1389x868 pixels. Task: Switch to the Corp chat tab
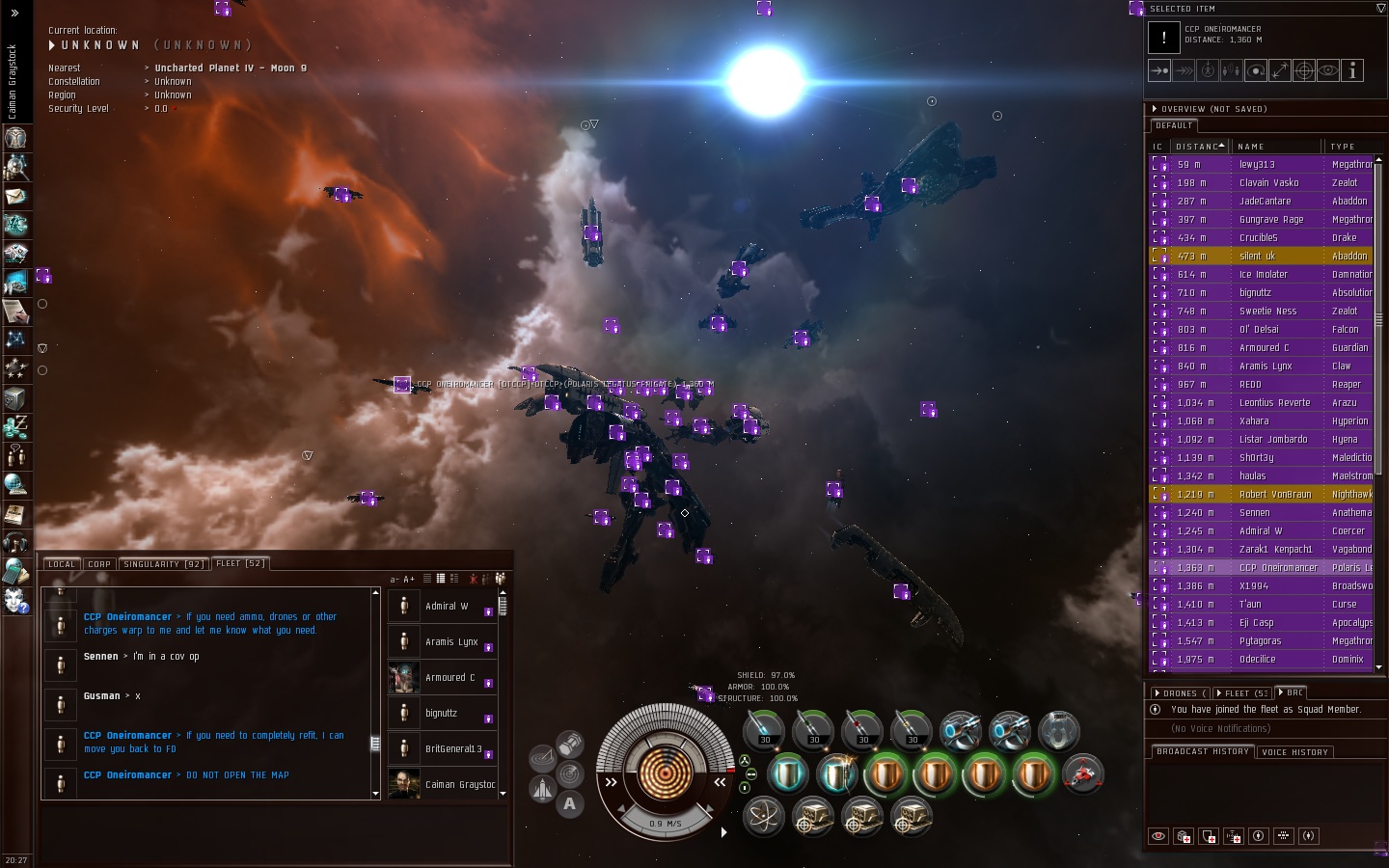[99, 564]
